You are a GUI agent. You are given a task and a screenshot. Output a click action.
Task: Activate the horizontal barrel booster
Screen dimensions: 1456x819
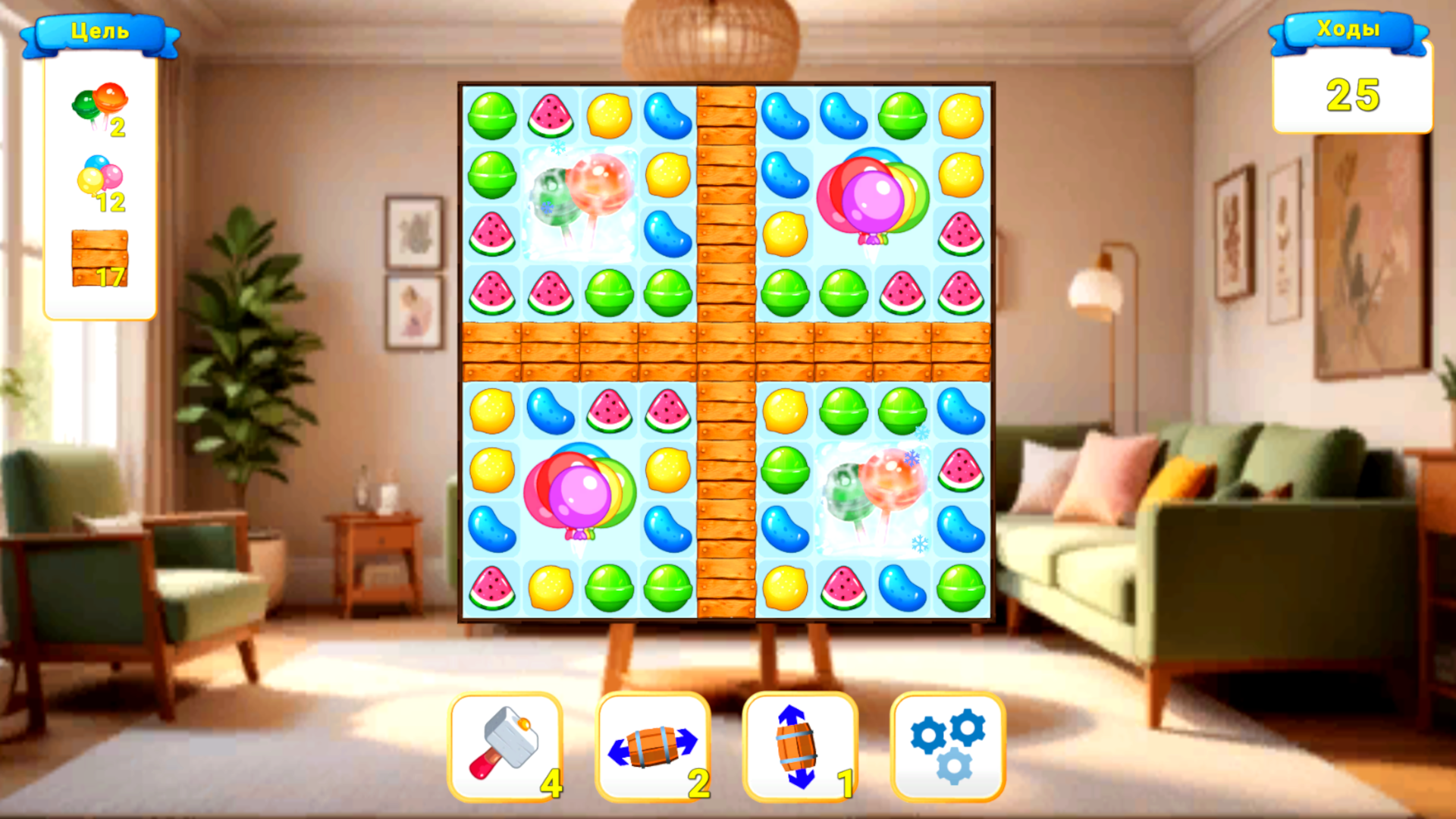tap(654, 747)
